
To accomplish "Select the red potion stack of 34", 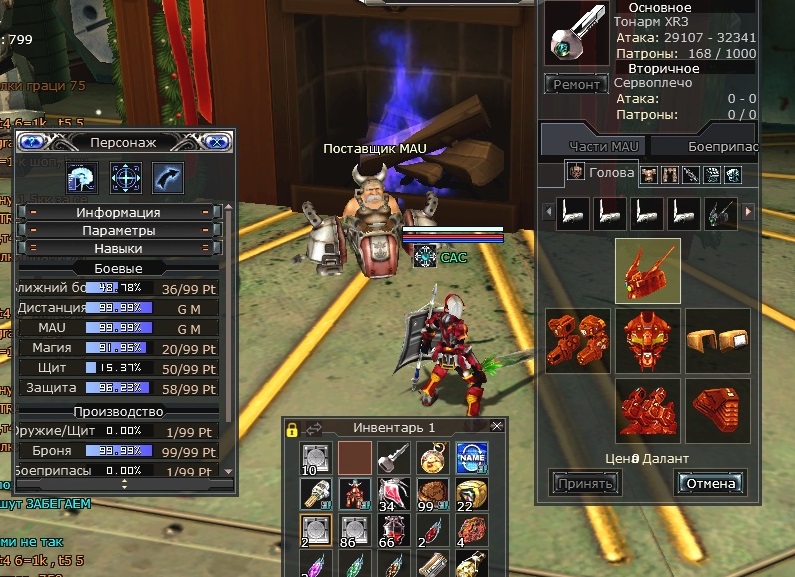I will [x=392, y=495].
